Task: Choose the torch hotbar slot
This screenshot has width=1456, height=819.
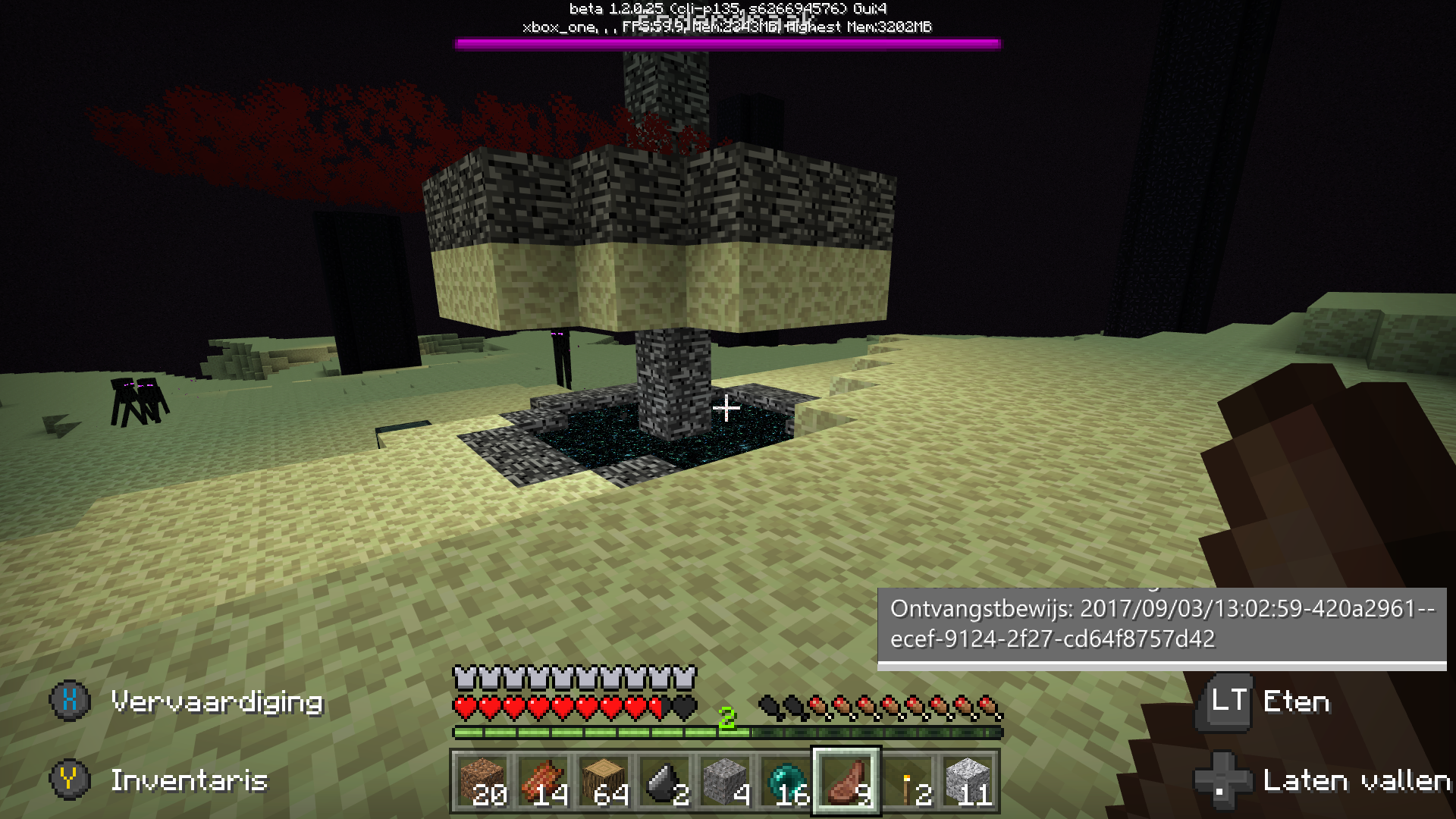Action: (x=908, y=781)
